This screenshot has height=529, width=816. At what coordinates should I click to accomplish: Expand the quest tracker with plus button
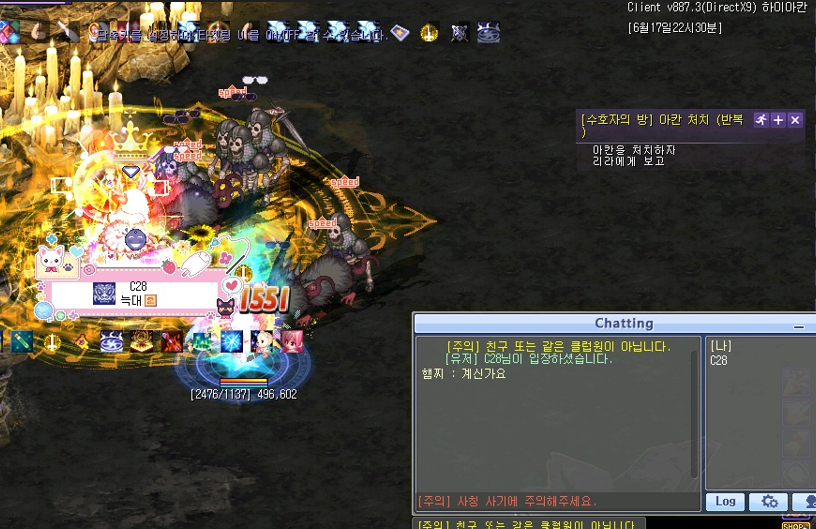click(x=778, y=120)
